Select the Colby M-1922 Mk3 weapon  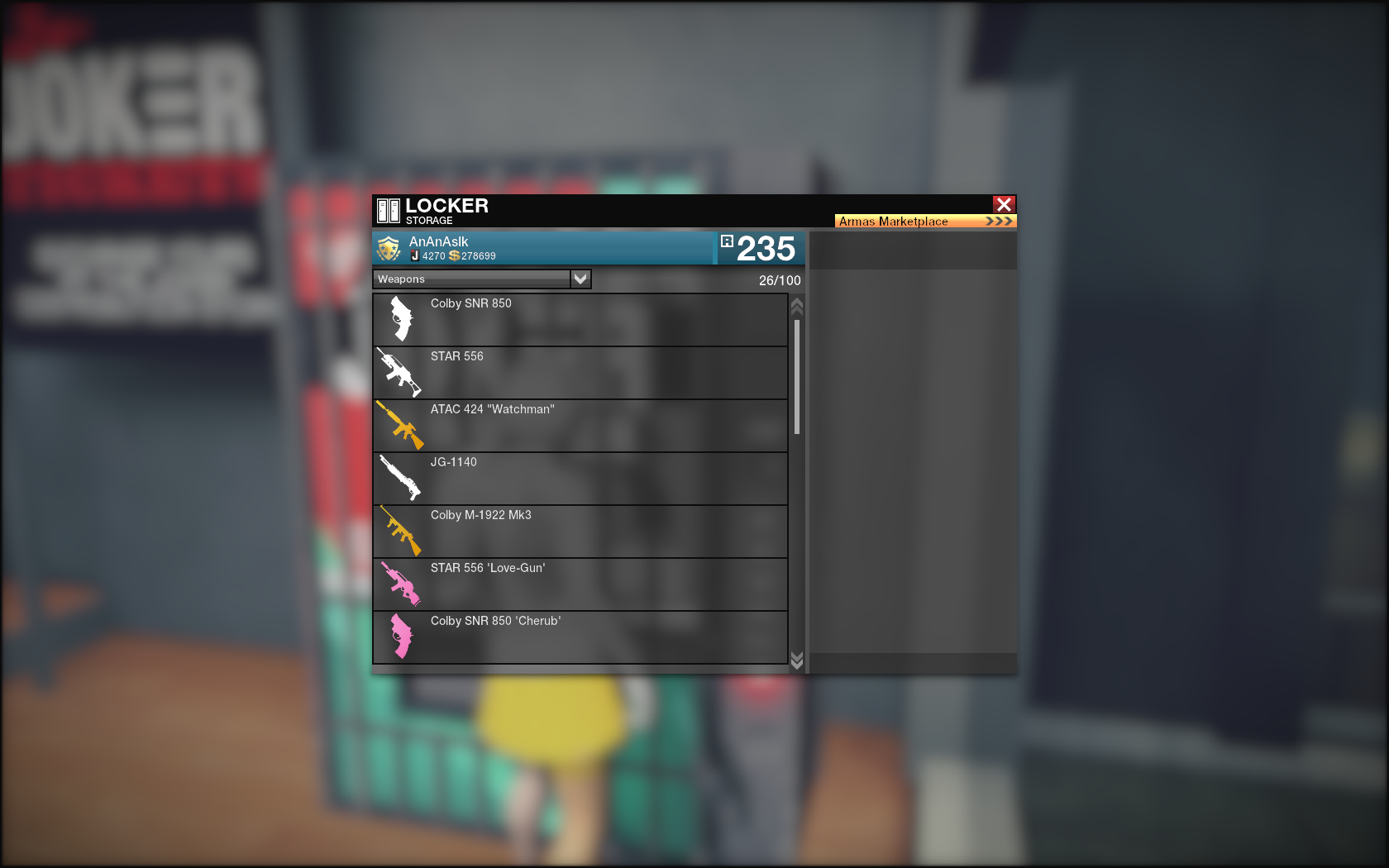tap(580, 532)
